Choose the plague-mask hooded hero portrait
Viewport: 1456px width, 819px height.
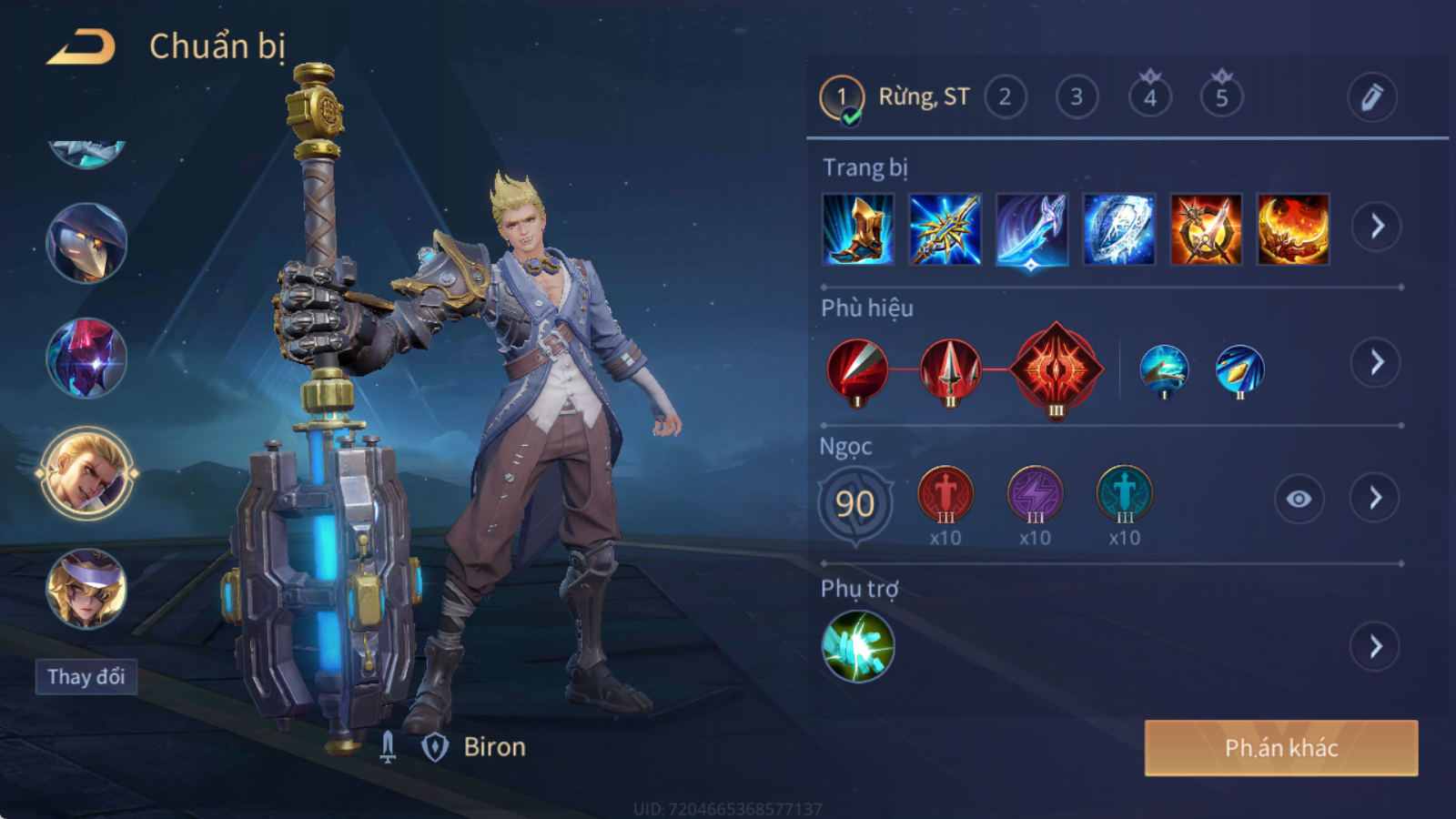point(86,243)
